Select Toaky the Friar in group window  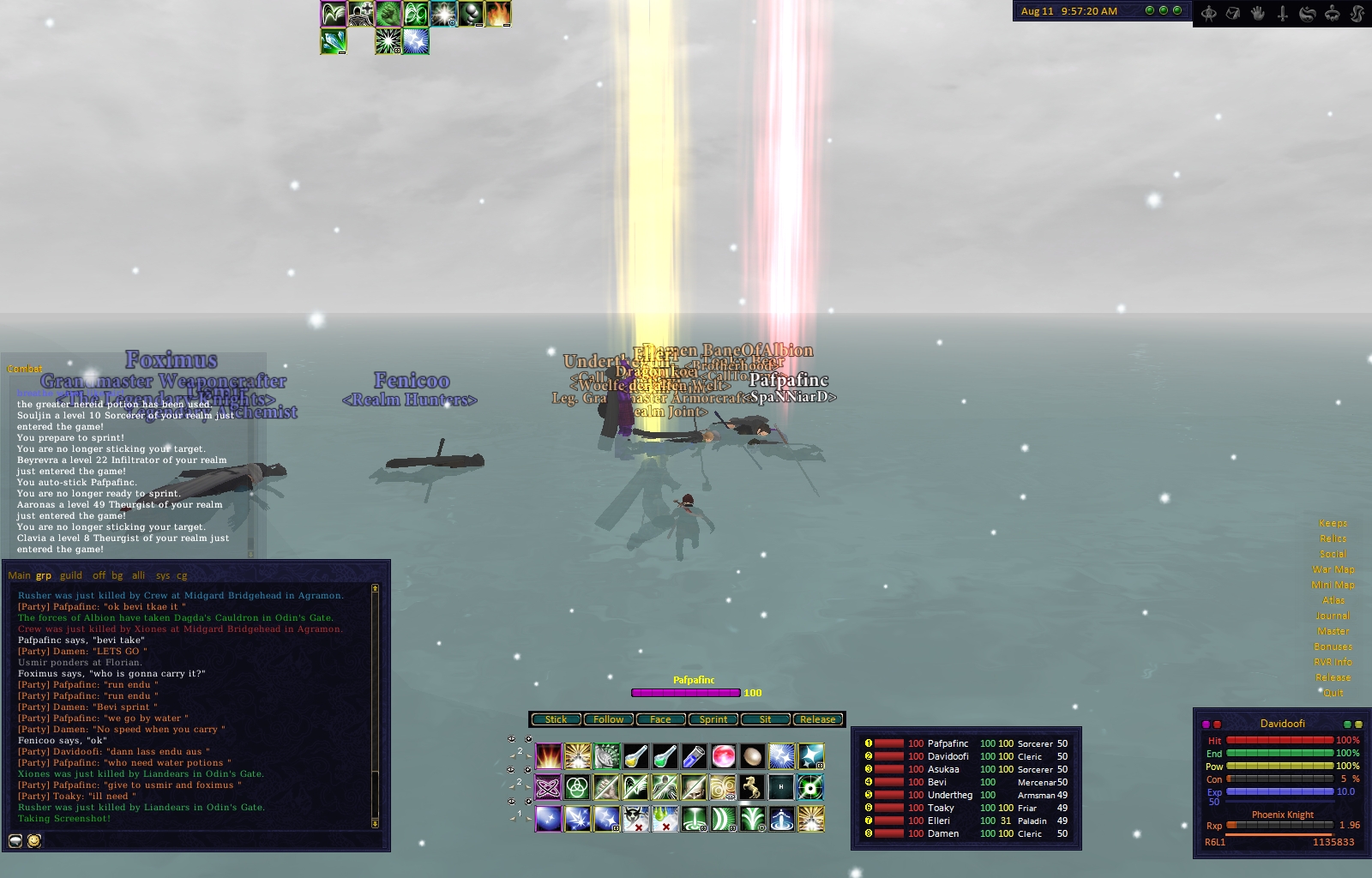click(x=941, y=808)
